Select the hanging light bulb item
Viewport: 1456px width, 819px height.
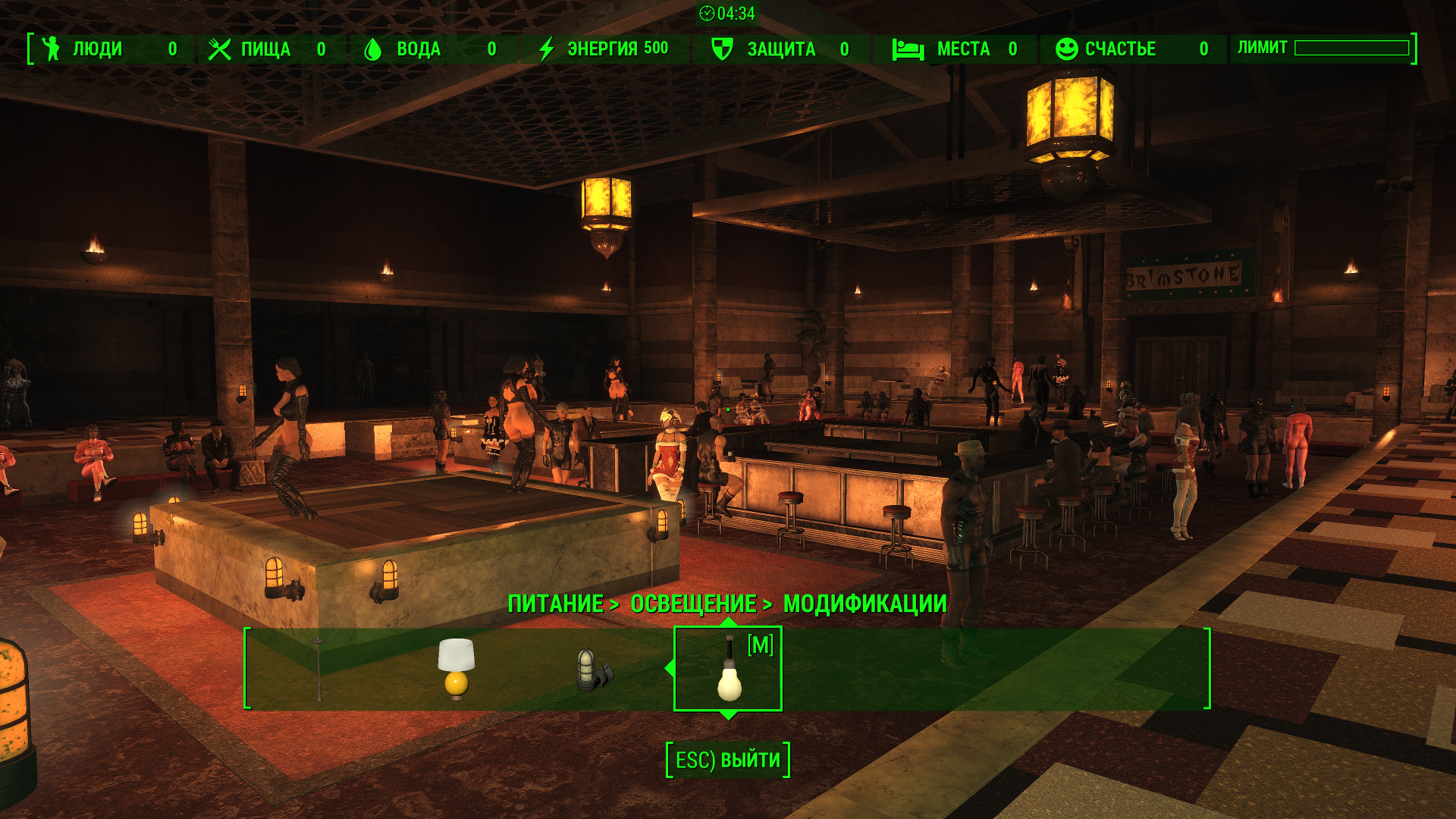coord(729,669)
